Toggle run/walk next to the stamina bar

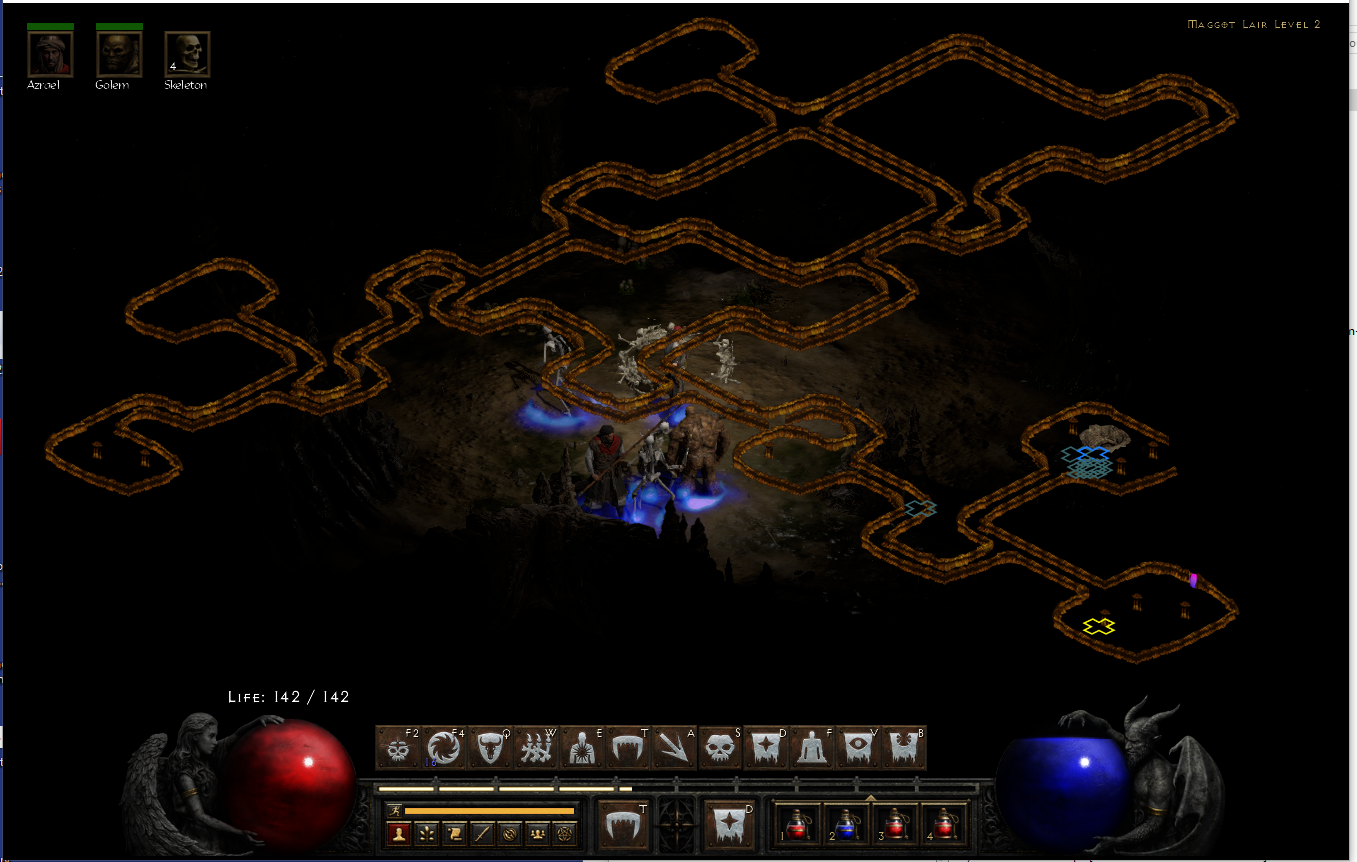pyautogui.click(x=394, y=810)
